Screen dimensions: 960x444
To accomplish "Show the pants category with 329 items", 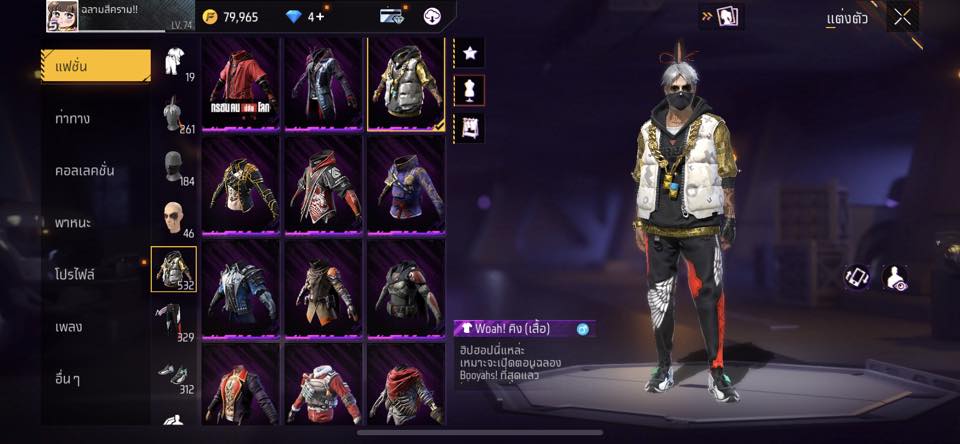I will coord(174,322).
